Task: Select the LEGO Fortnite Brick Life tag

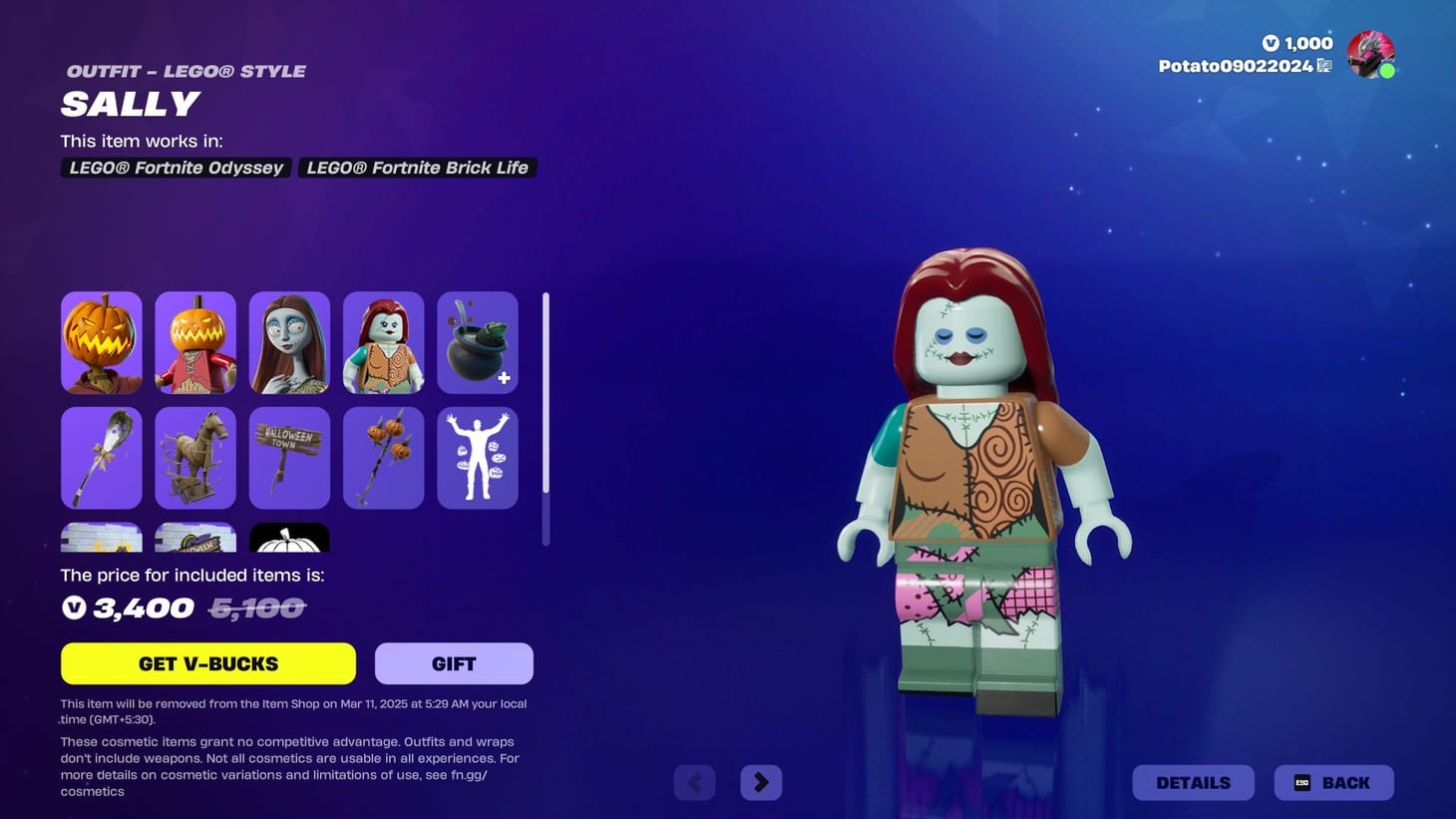Action: [x=417, y=167]
